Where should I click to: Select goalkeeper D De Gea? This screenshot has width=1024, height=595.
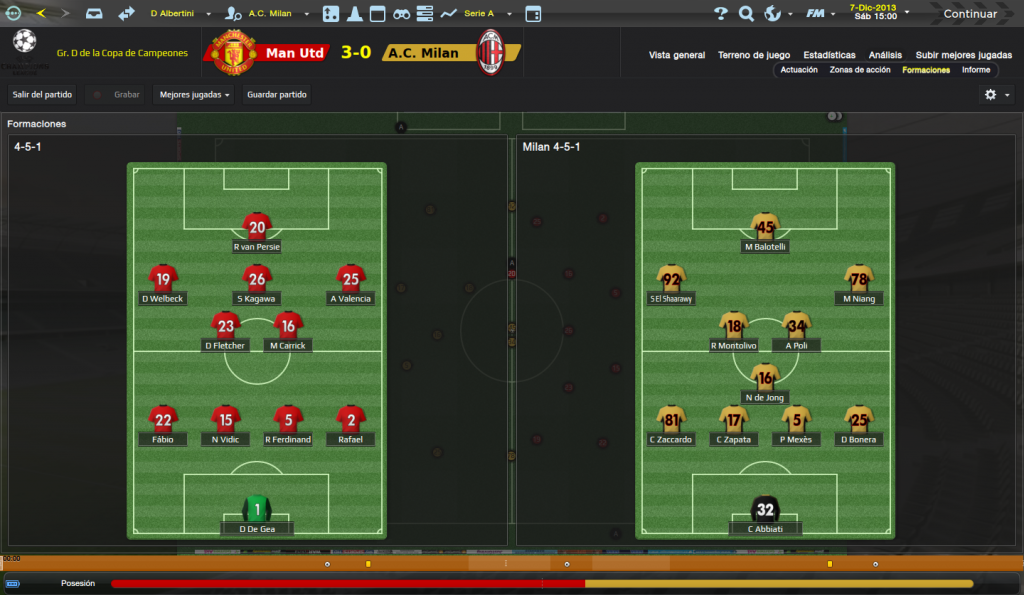point(257,509)
